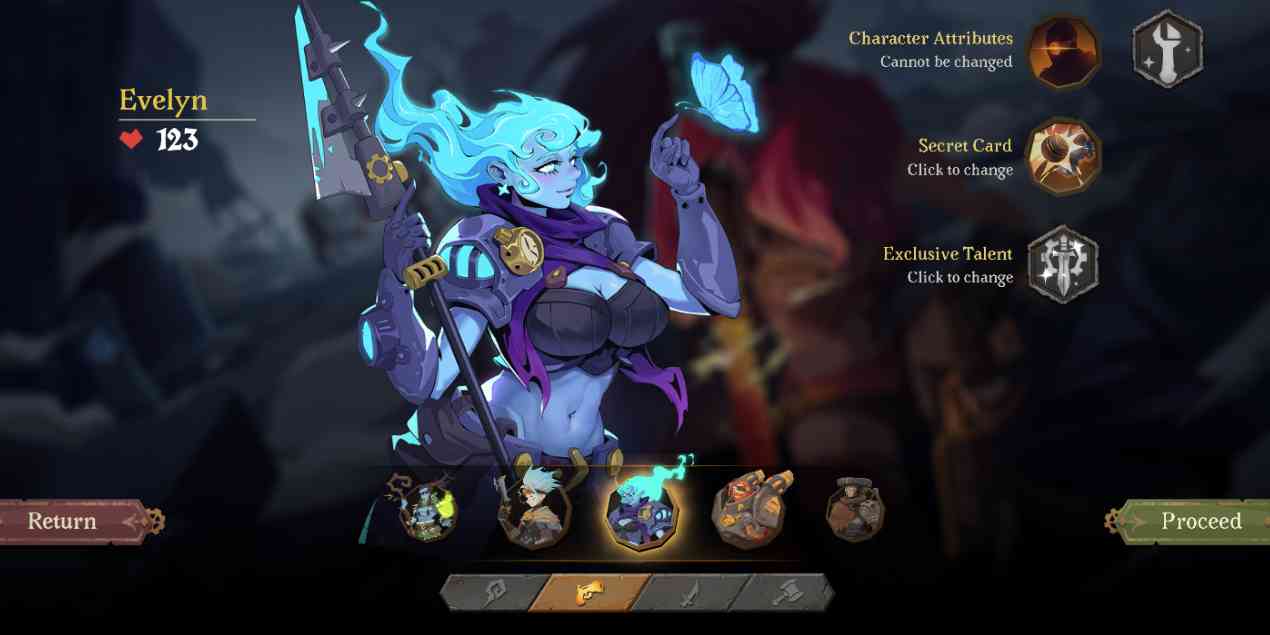Image resolution: width=1270 pixels, height=635 pixels.
Task: Switch to the staff class tab
Action: [490, 592]
